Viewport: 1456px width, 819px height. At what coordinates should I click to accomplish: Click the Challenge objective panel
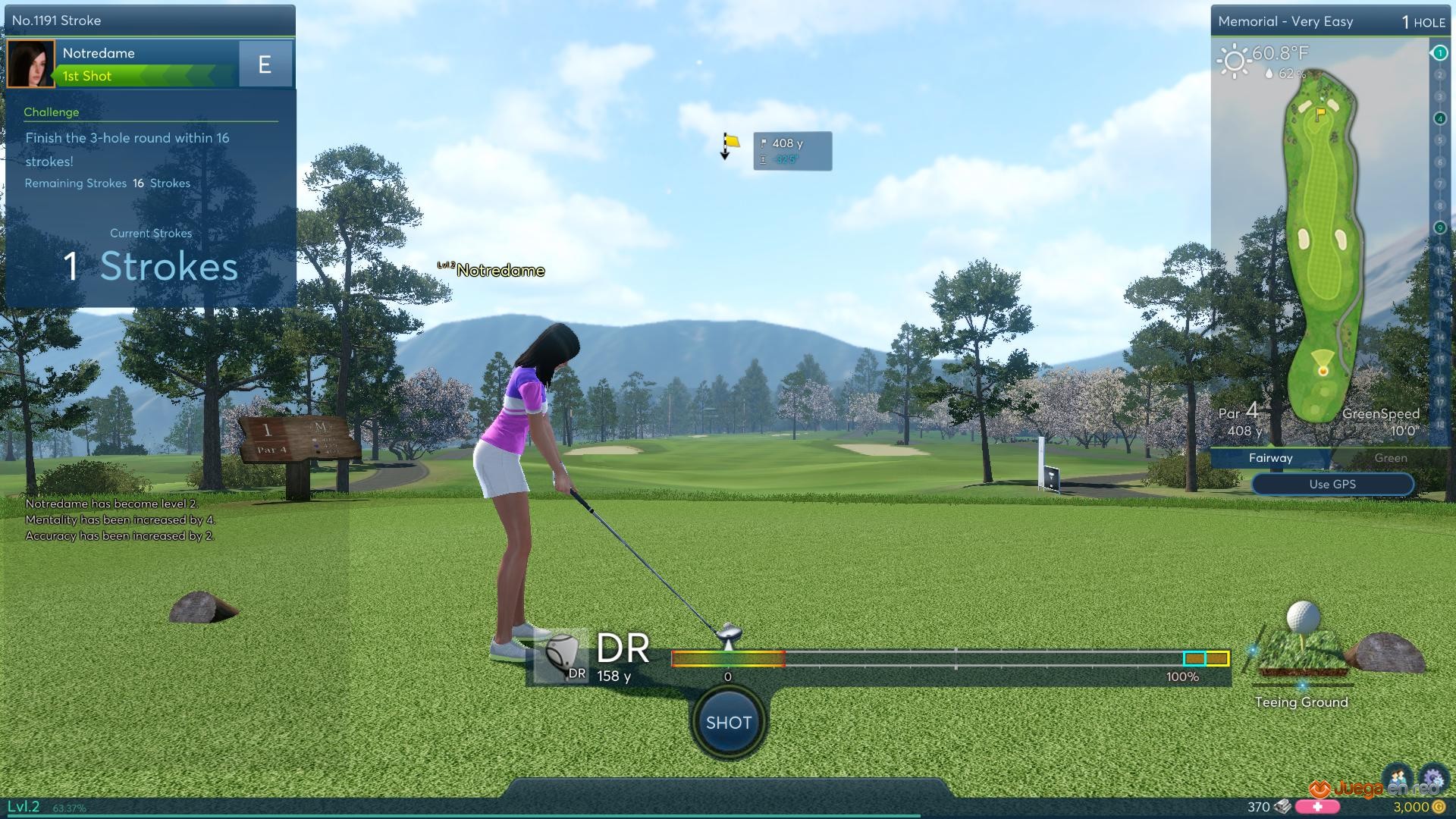(150, 148)
